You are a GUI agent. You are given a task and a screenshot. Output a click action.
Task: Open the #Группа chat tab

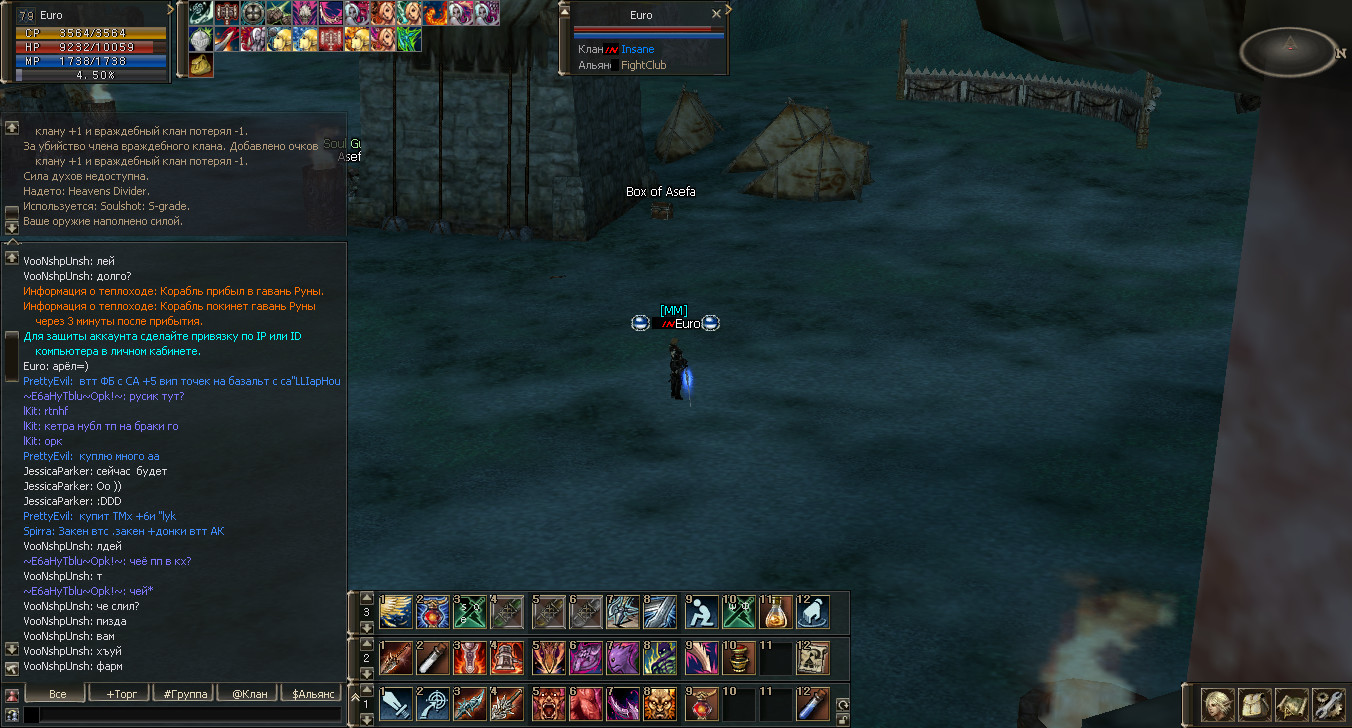click(x=182, y=693)
